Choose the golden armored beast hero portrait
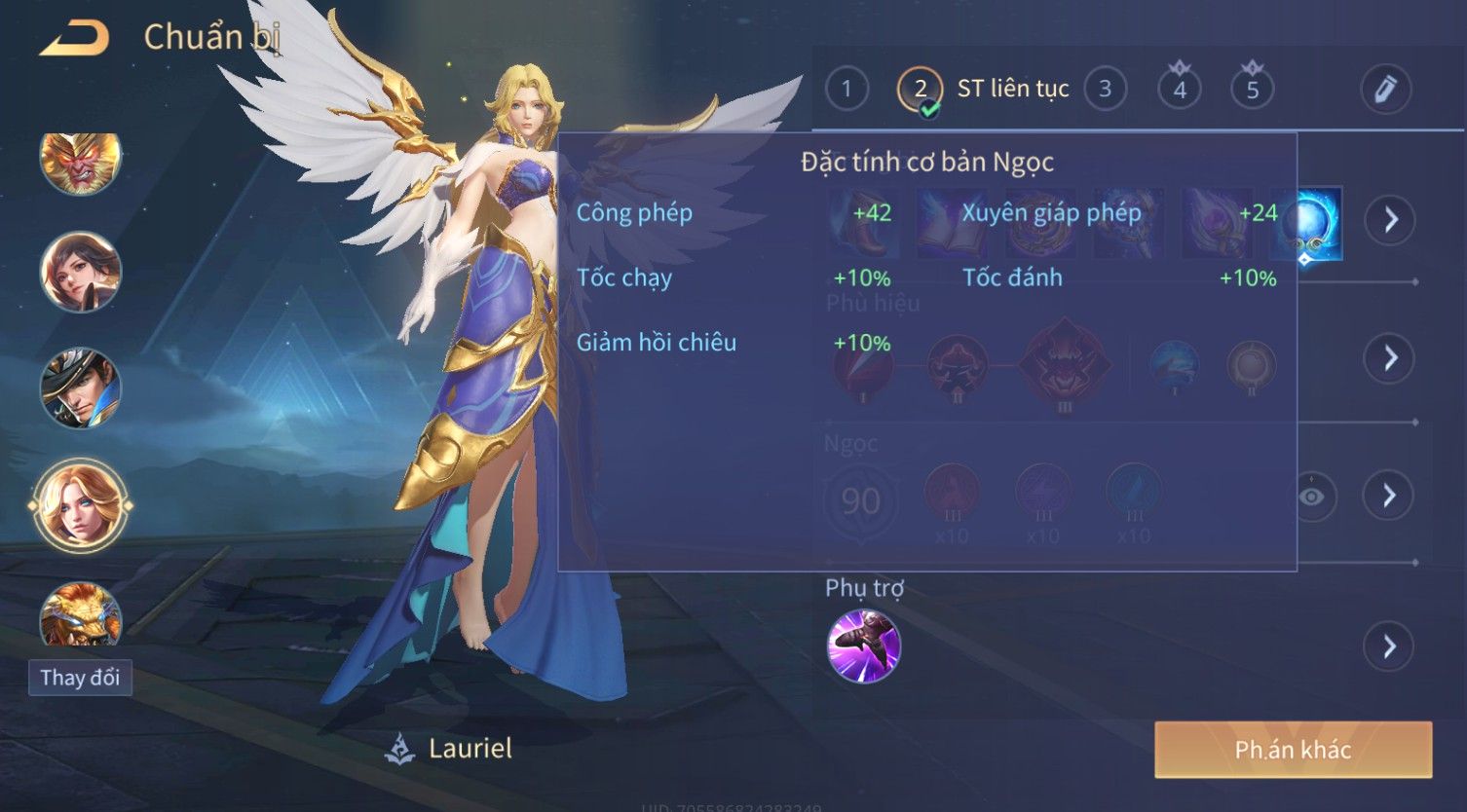The image size is (1467, 812). coord(81,614)
